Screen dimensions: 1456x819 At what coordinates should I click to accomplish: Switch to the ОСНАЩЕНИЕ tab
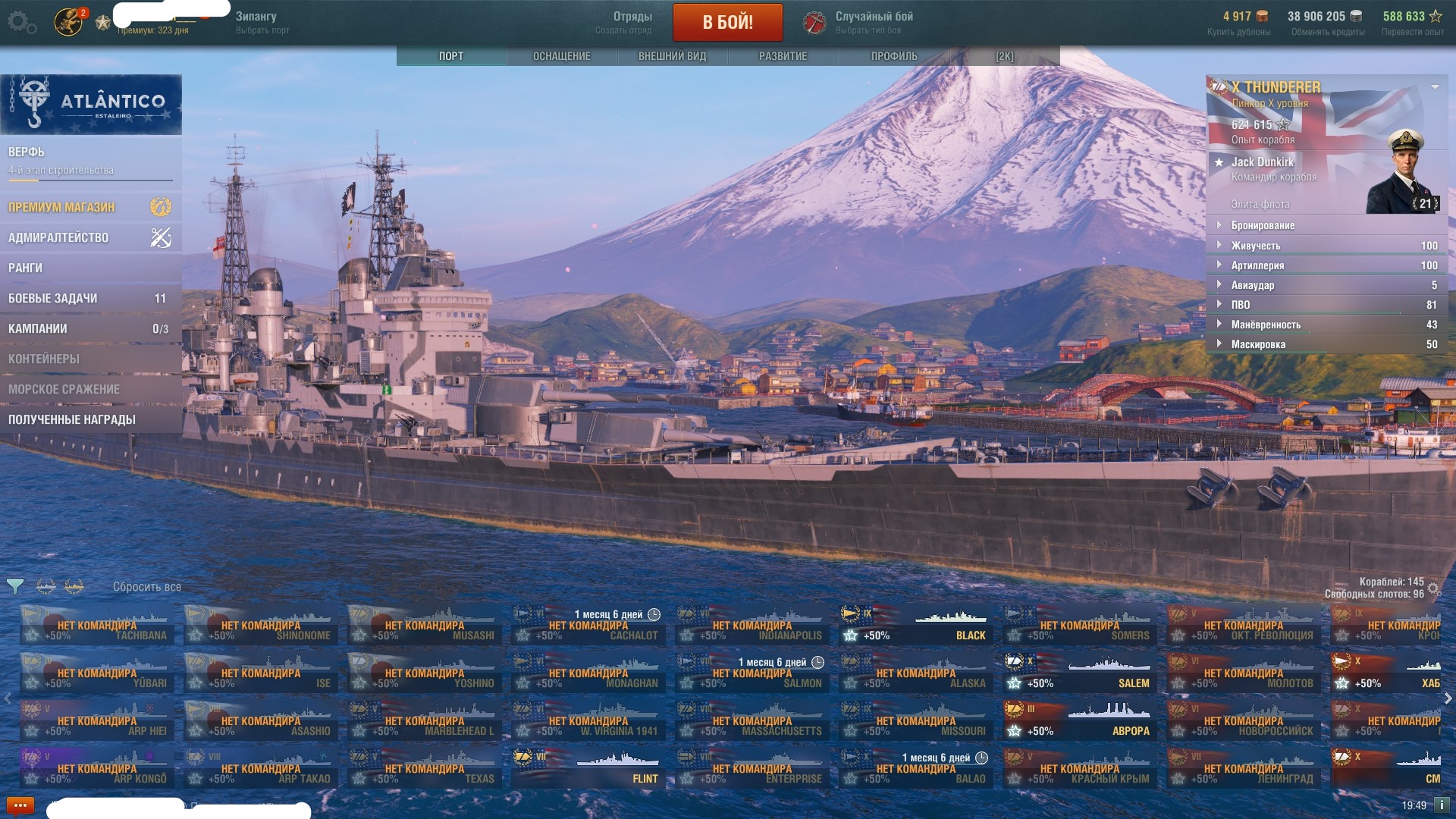[x=561, y=56]
